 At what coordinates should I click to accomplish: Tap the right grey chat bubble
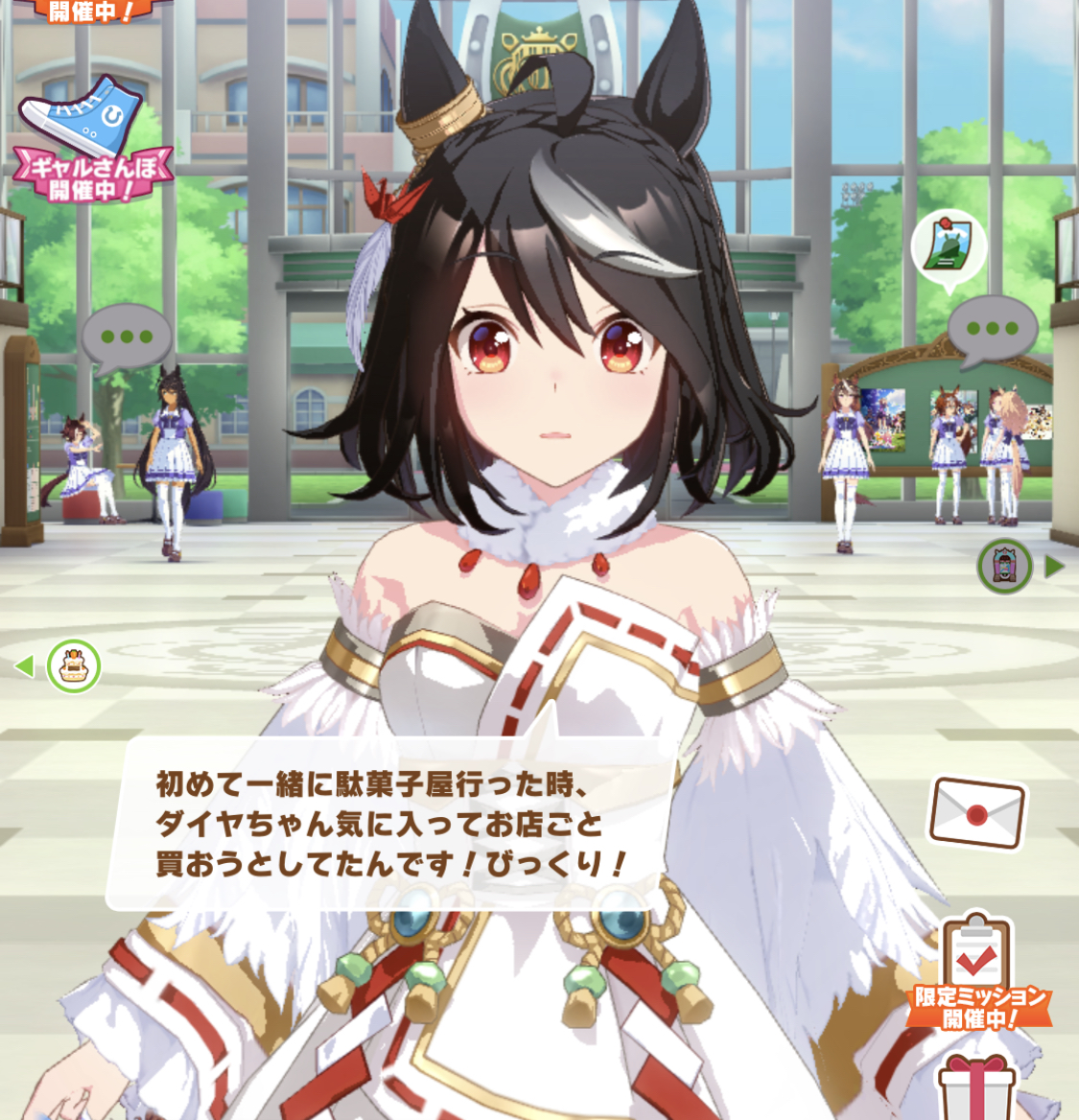pos(992,330)
